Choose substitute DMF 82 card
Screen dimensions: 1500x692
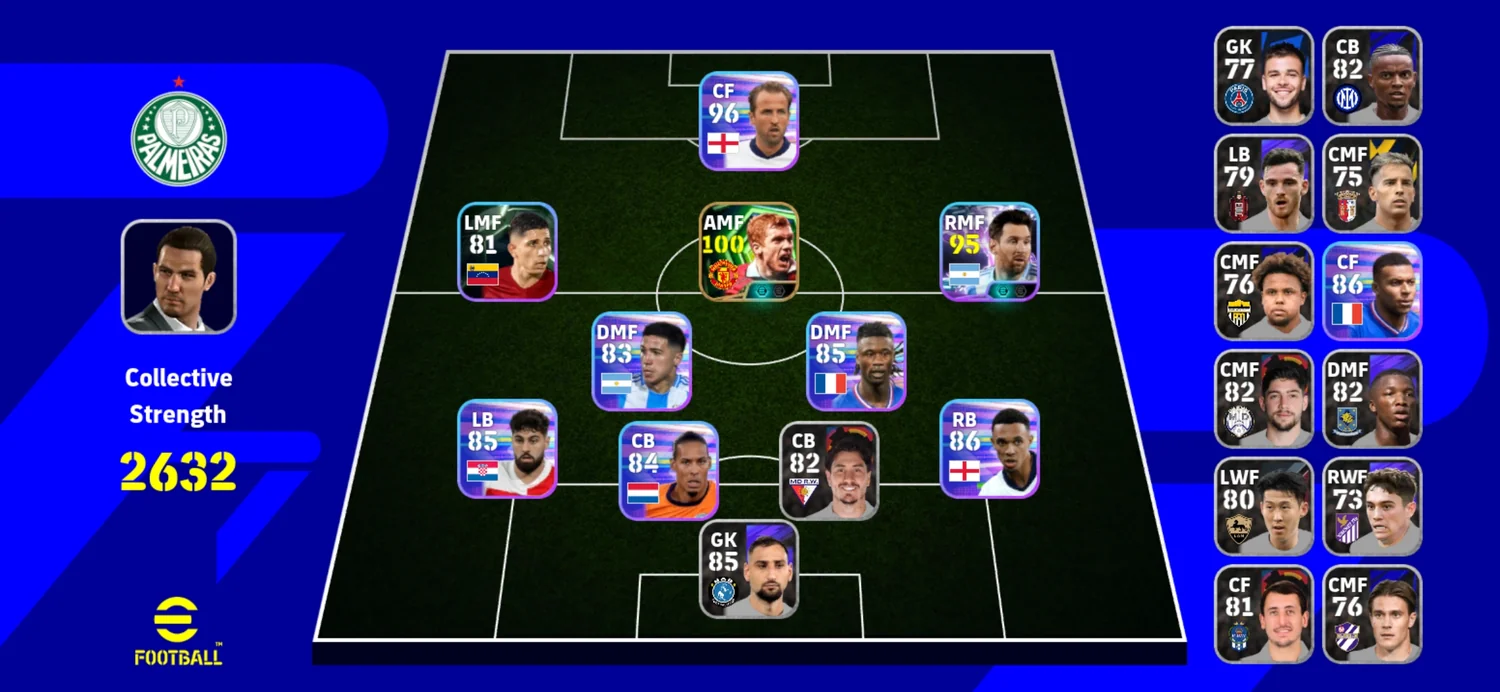[1372, 399]
